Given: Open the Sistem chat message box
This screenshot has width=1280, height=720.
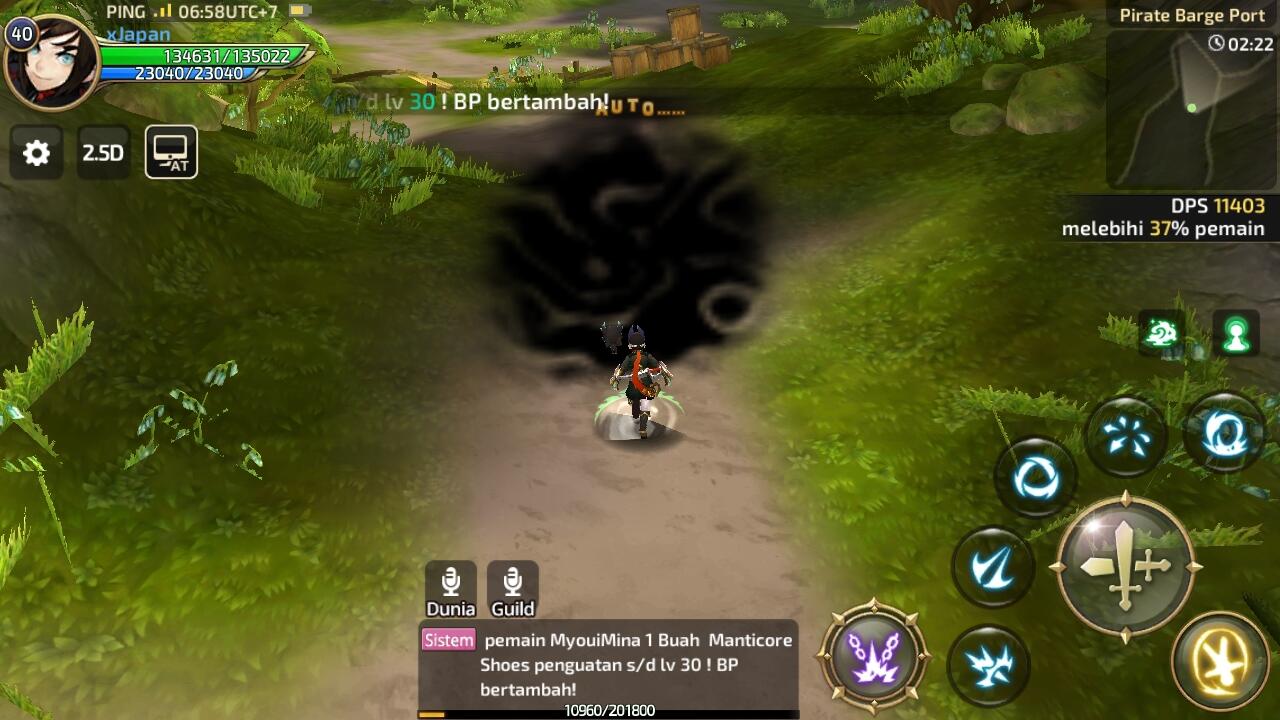Looking at the screenshot, I should (608, 664).
